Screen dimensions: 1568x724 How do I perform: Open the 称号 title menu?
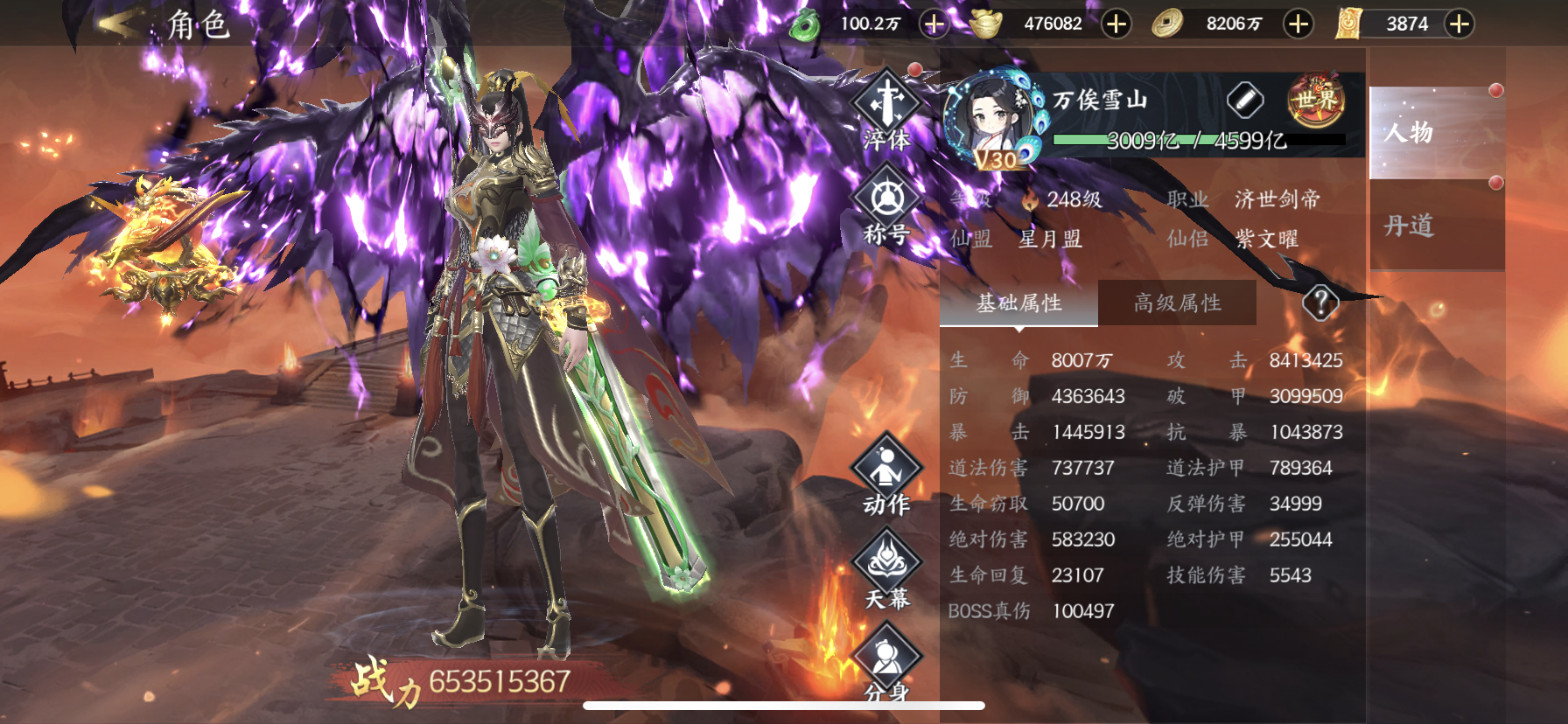coord(886,205)
